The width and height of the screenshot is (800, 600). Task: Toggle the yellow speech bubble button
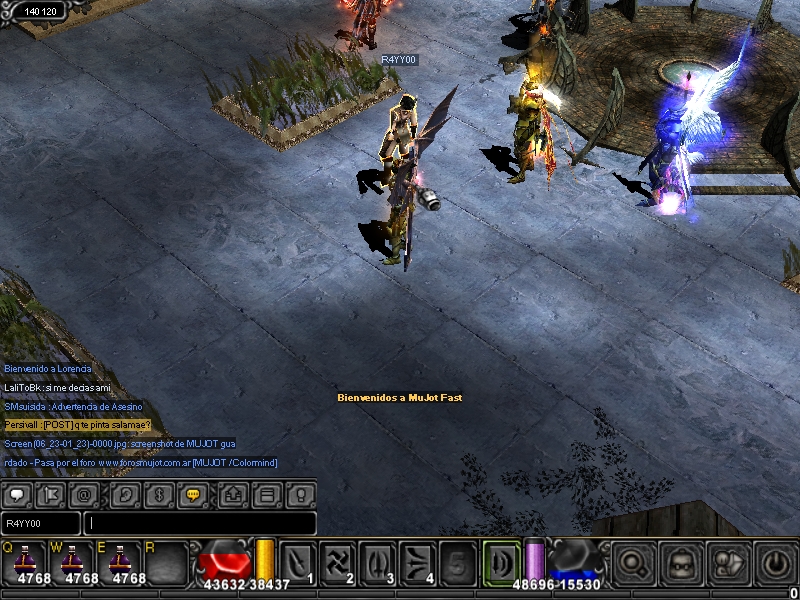[x=192, y=494]
